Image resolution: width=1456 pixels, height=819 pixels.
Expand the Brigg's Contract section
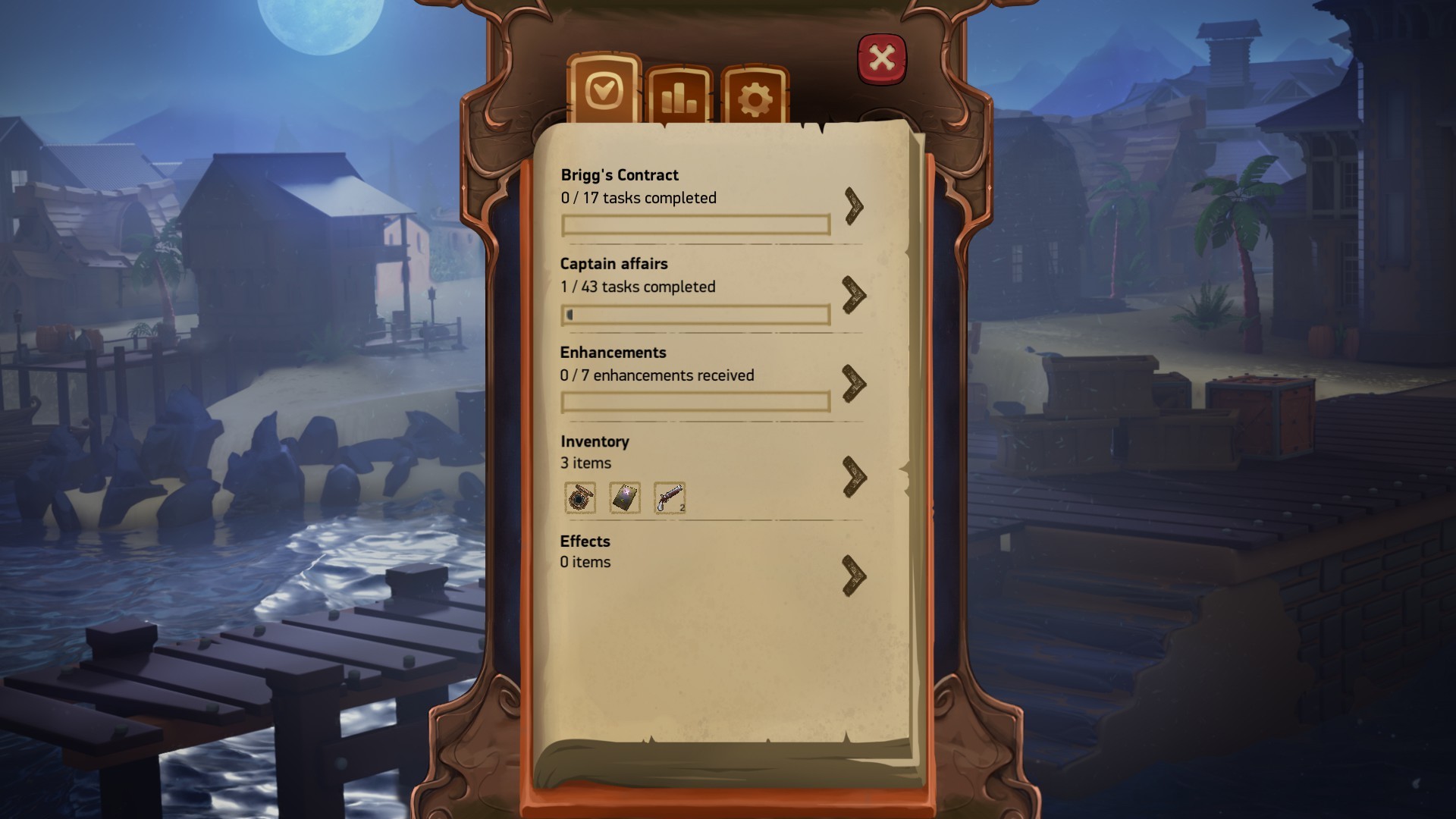tap(854, 205)
